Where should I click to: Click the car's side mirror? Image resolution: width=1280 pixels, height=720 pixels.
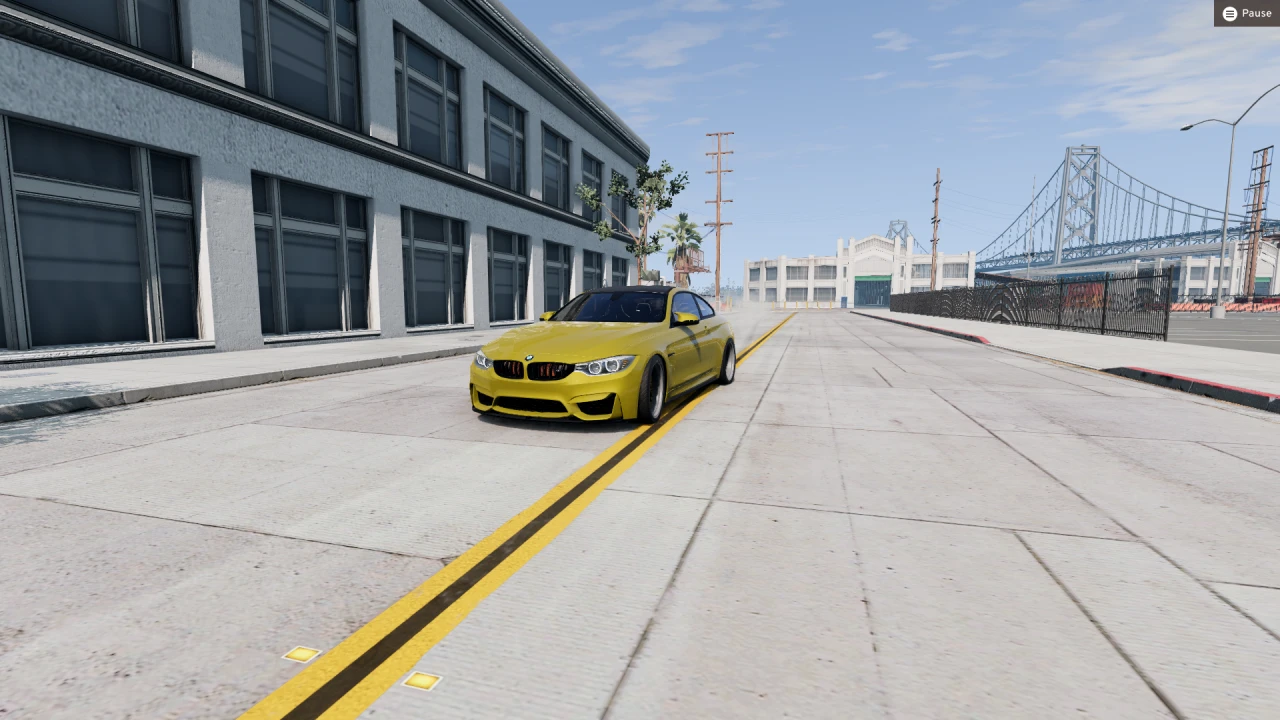point(685,317)
